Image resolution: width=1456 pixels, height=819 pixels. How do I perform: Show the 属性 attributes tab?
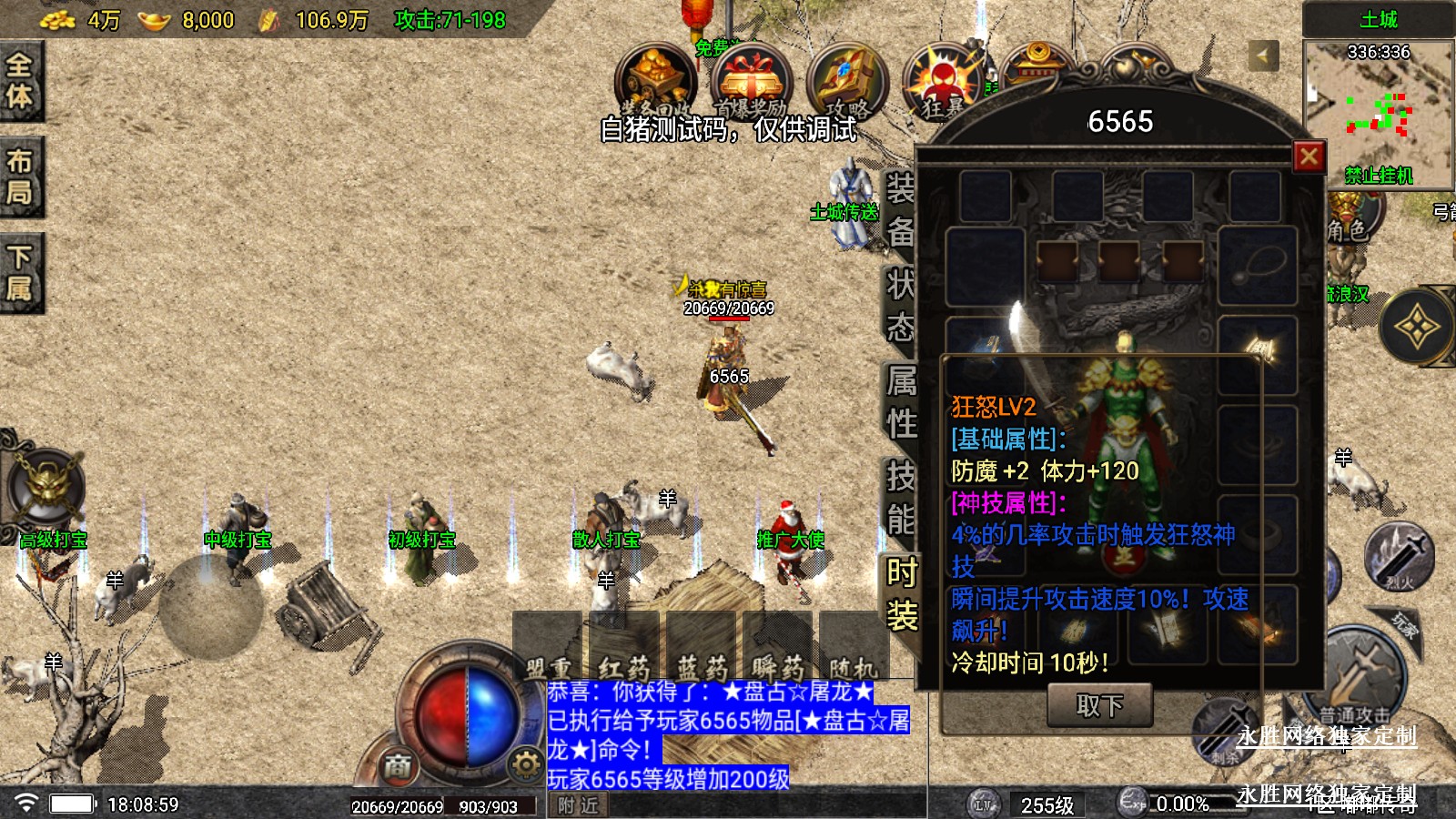[x=901, y=402]
